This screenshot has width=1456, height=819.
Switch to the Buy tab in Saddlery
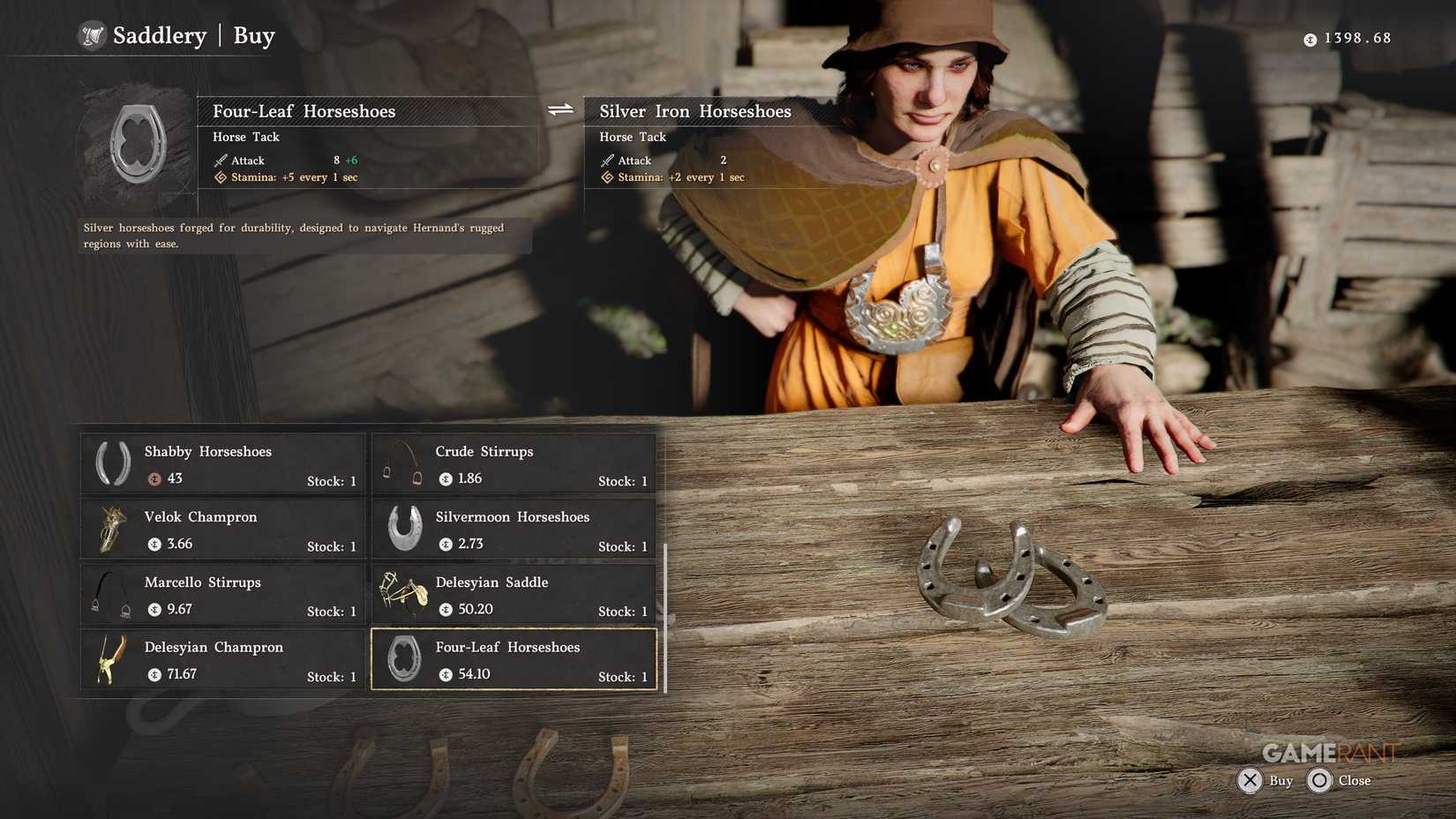coord(253,36)
